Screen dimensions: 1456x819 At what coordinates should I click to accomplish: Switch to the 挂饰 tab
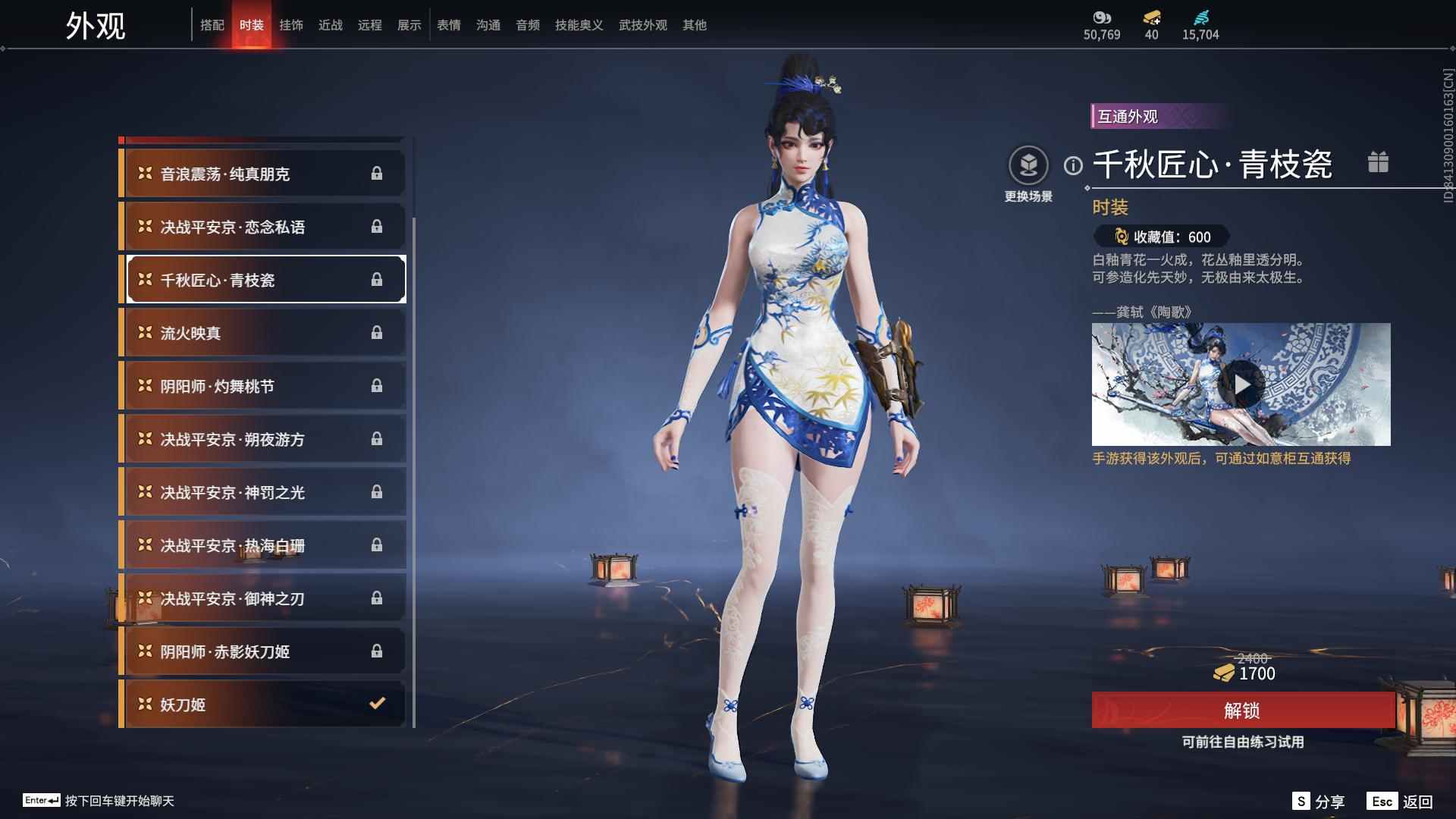click(292, 24)
